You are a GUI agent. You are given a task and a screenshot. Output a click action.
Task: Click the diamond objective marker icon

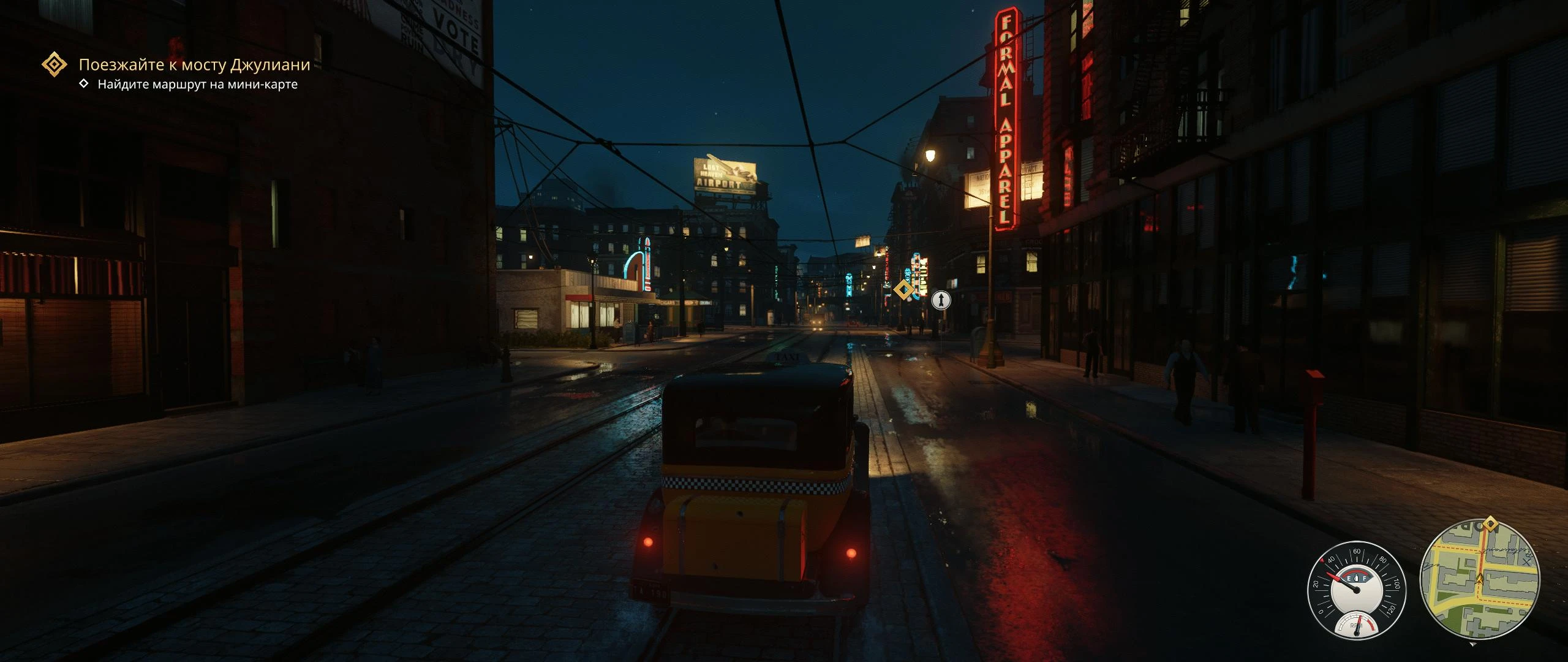click(54, 63)
